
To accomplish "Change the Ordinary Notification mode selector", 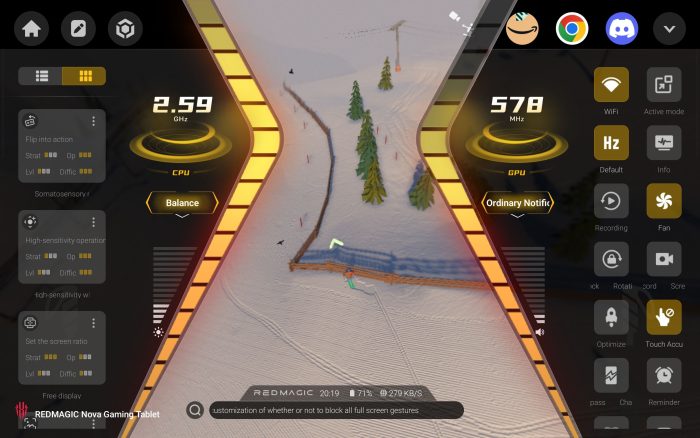I will pos(517,203).
